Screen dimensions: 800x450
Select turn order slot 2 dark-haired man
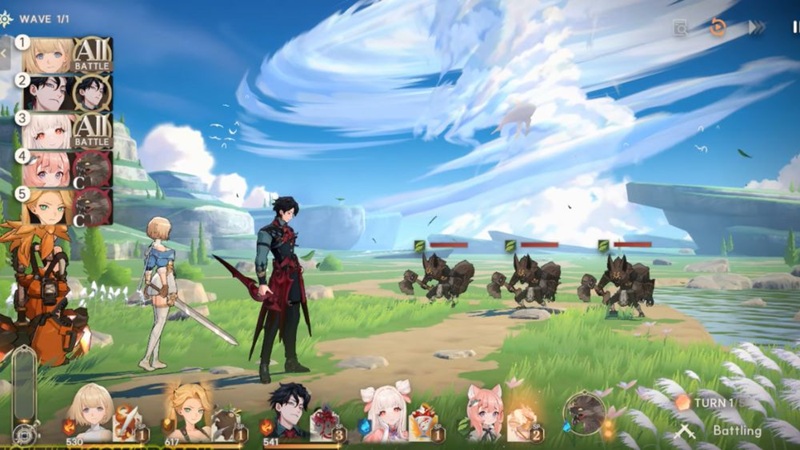click(47, 93)
